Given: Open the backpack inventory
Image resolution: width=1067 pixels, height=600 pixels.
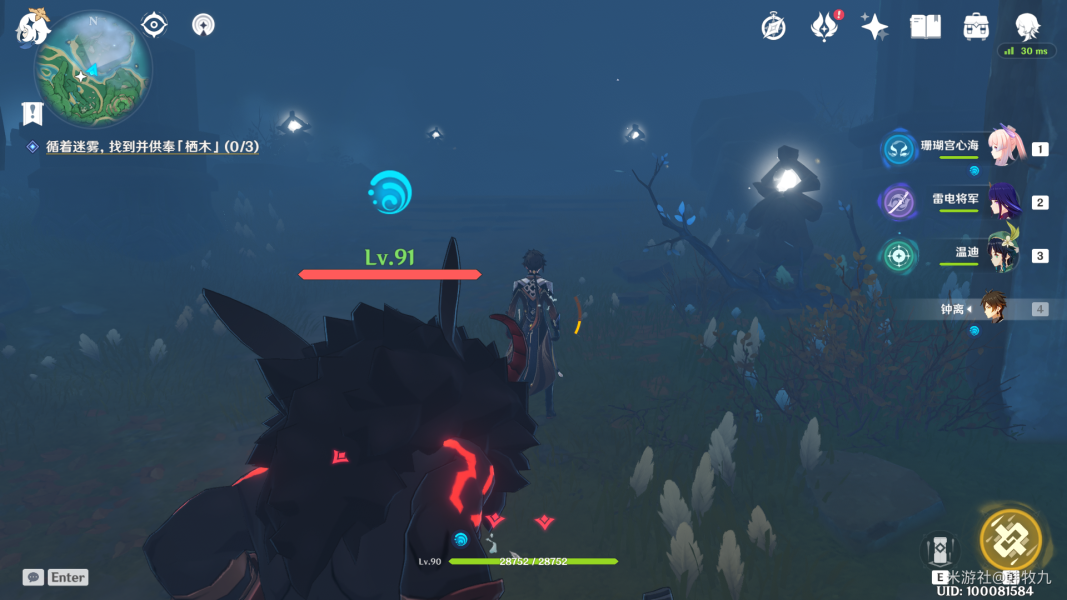Looking at the screenshot, I should pyautogui.click(x=976, y=27).
